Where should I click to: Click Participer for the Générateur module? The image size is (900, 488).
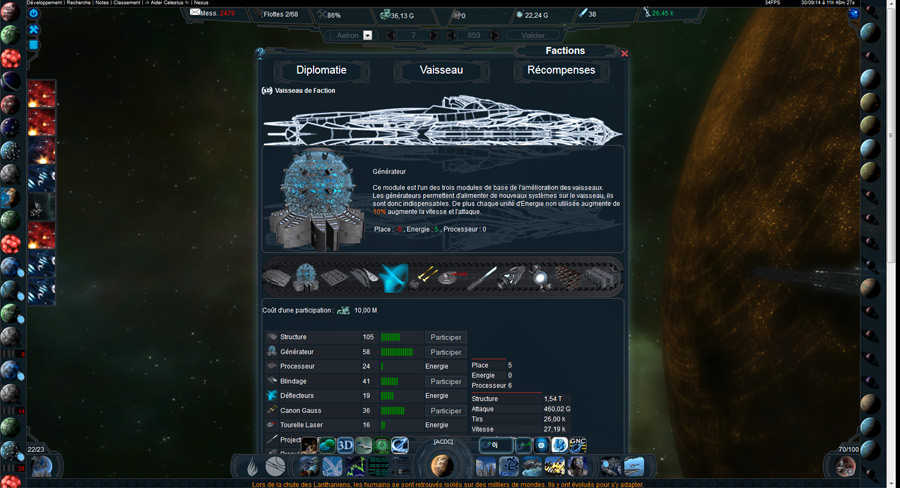445,352
